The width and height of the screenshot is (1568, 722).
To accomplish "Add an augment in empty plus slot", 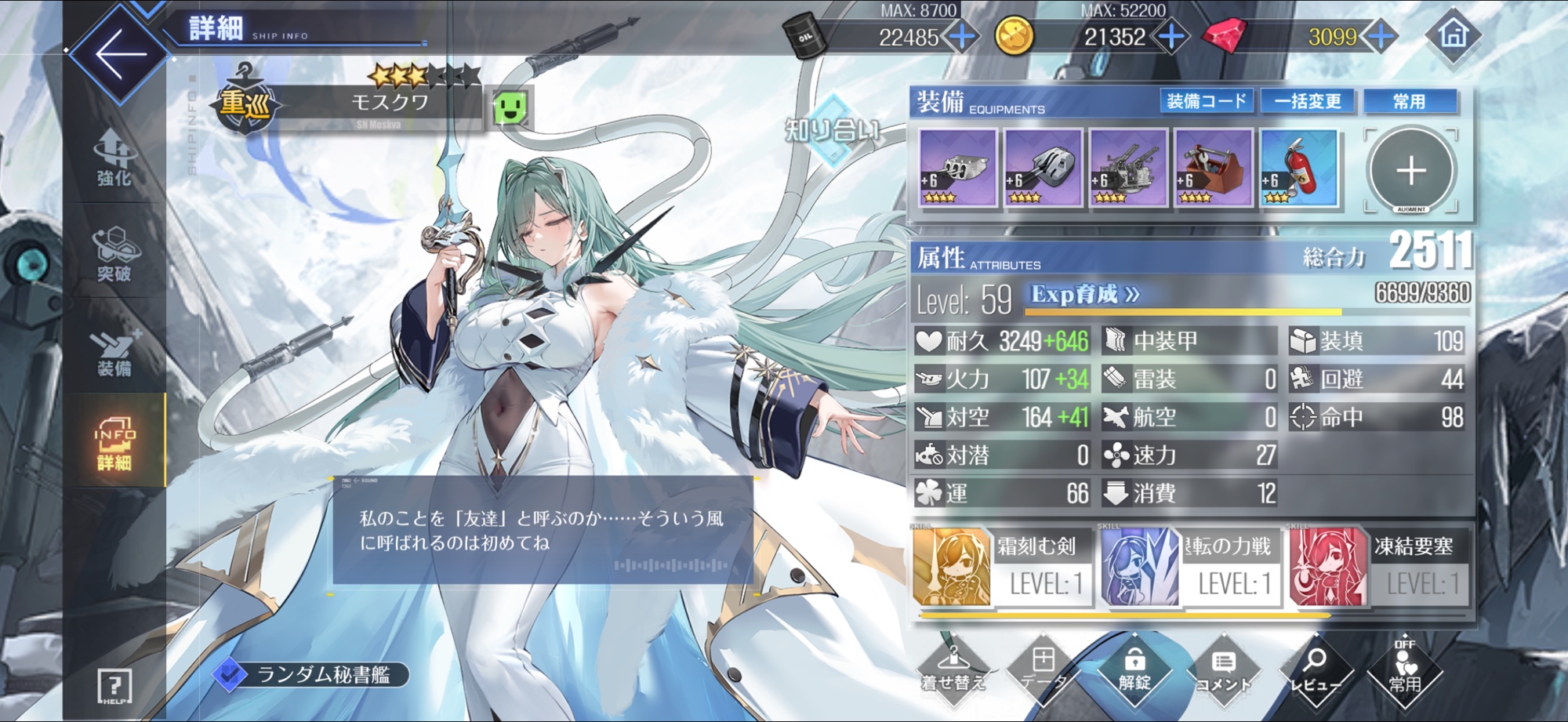I will 1410,170.
